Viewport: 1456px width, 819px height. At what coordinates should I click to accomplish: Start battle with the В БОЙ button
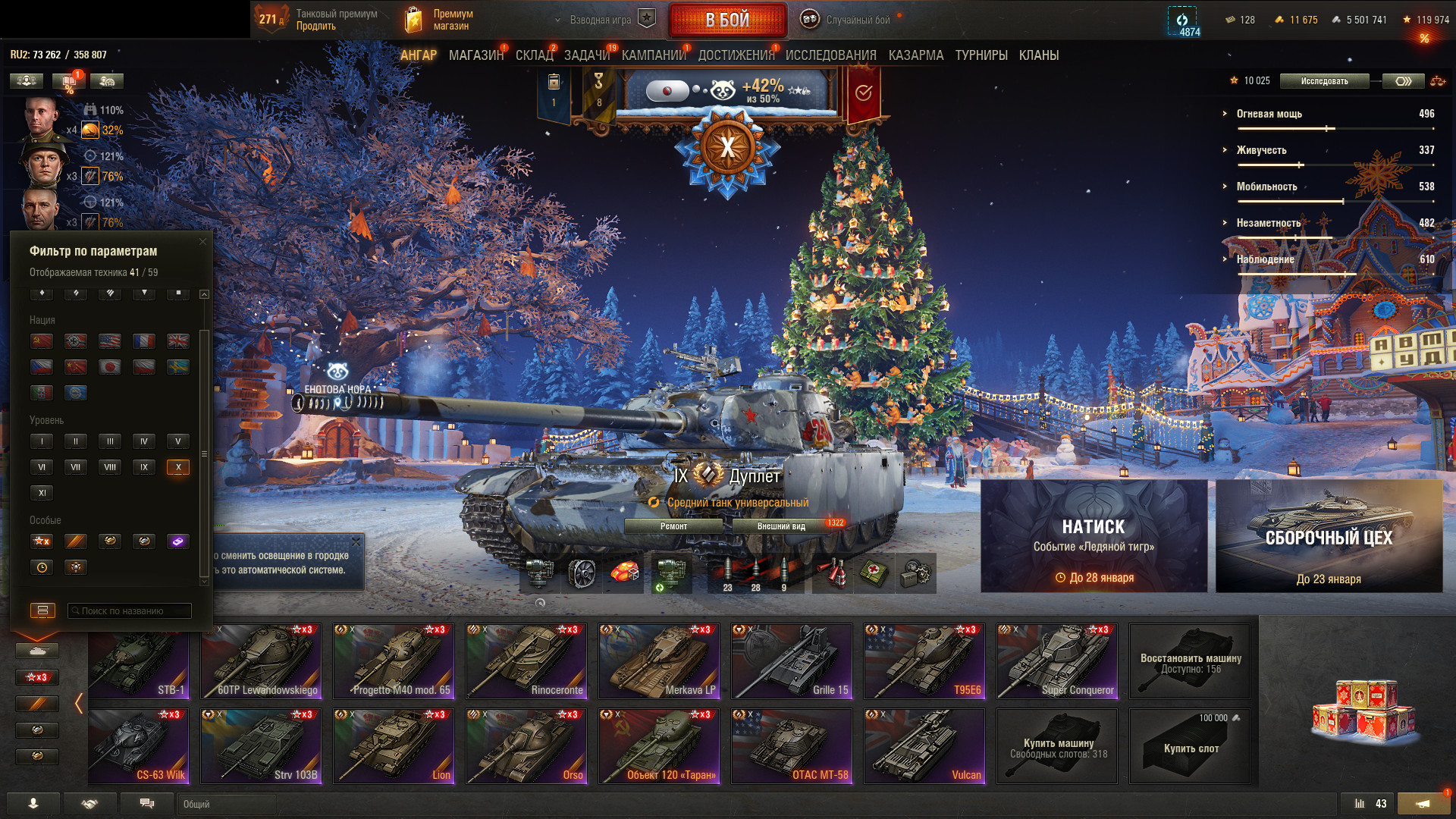tap(727, 20)
